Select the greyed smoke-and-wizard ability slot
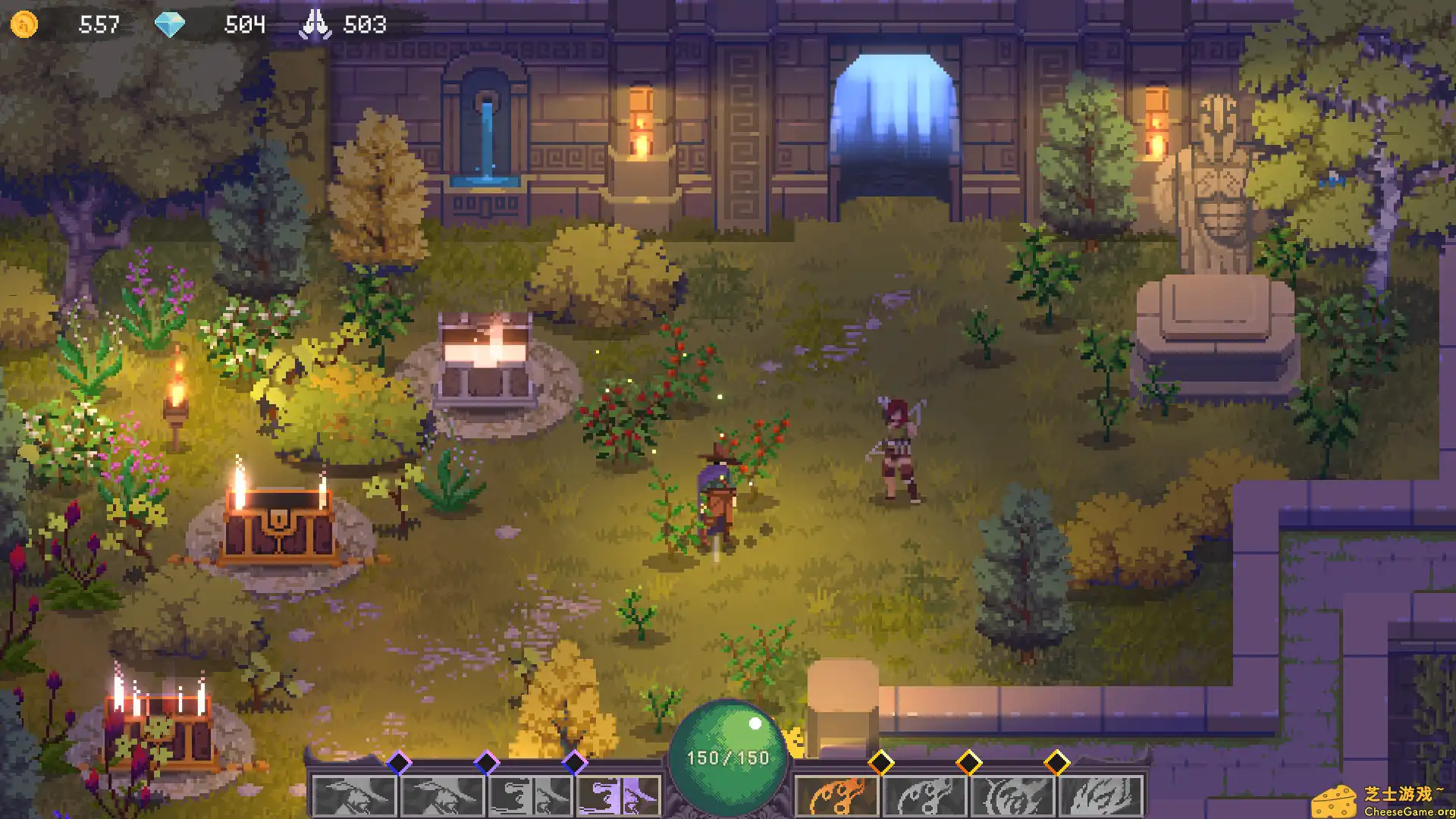The width and height of the screenshot is (1456, 819). pos(531,796)
